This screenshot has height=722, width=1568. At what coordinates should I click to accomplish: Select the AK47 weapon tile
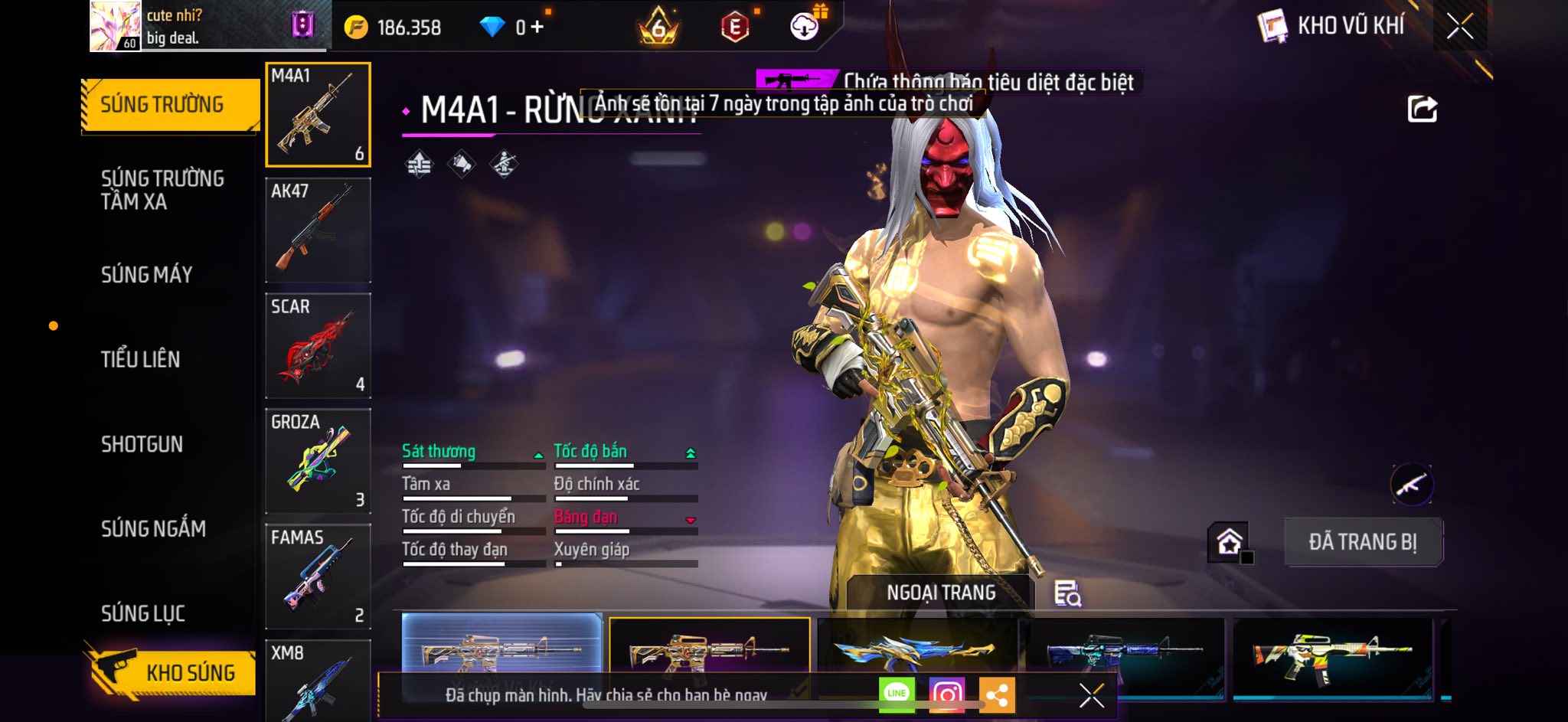(x=318, y=230)
